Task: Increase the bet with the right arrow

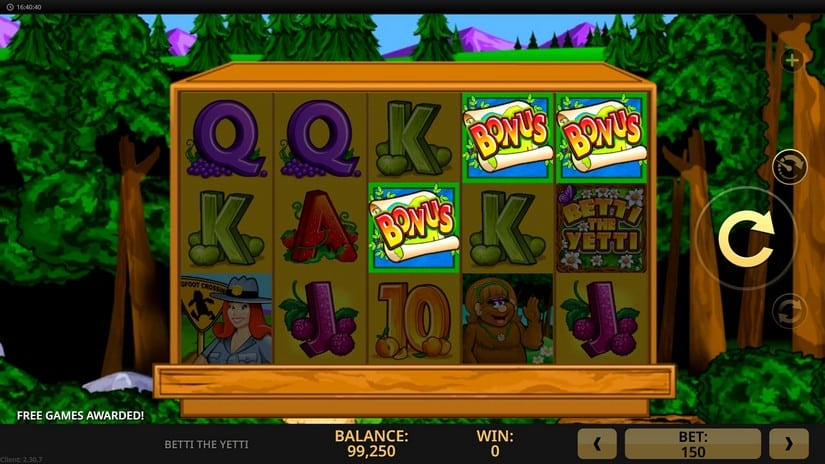Action: [x=788, y=443]
